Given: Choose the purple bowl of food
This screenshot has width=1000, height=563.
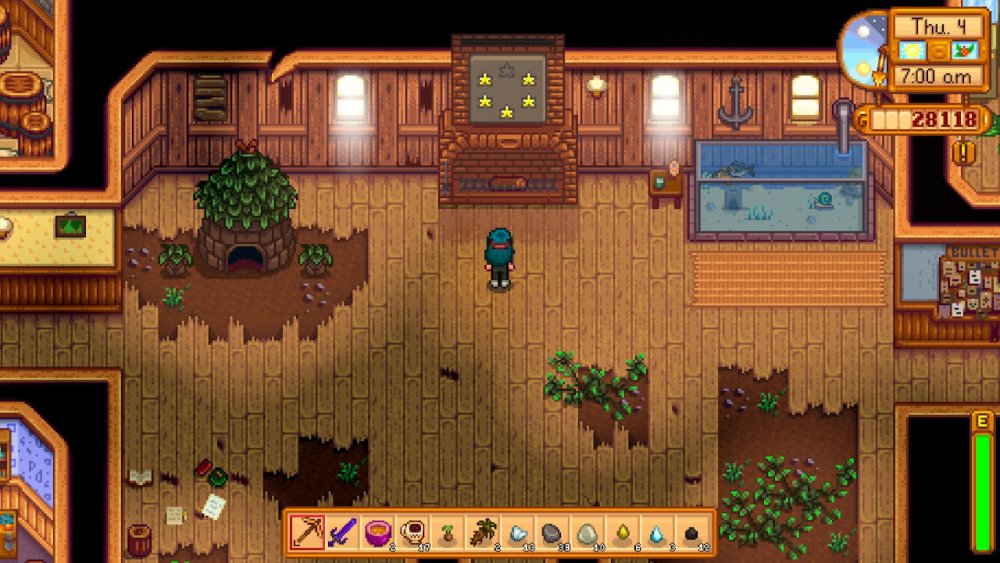Looking at the screenshot, I should 377,532.
